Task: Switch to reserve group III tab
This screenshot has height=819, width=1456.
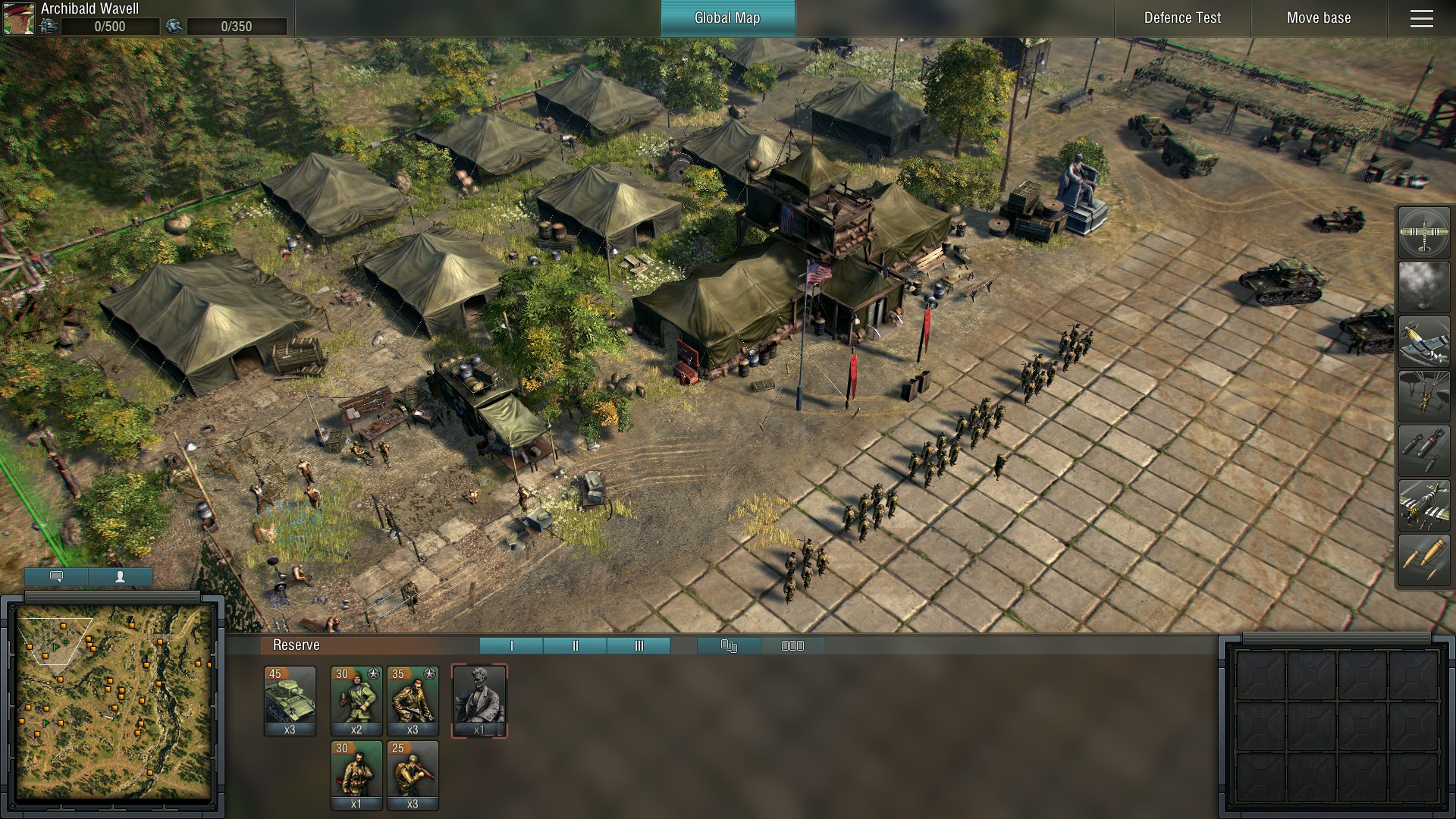Action: coord(639,645)
